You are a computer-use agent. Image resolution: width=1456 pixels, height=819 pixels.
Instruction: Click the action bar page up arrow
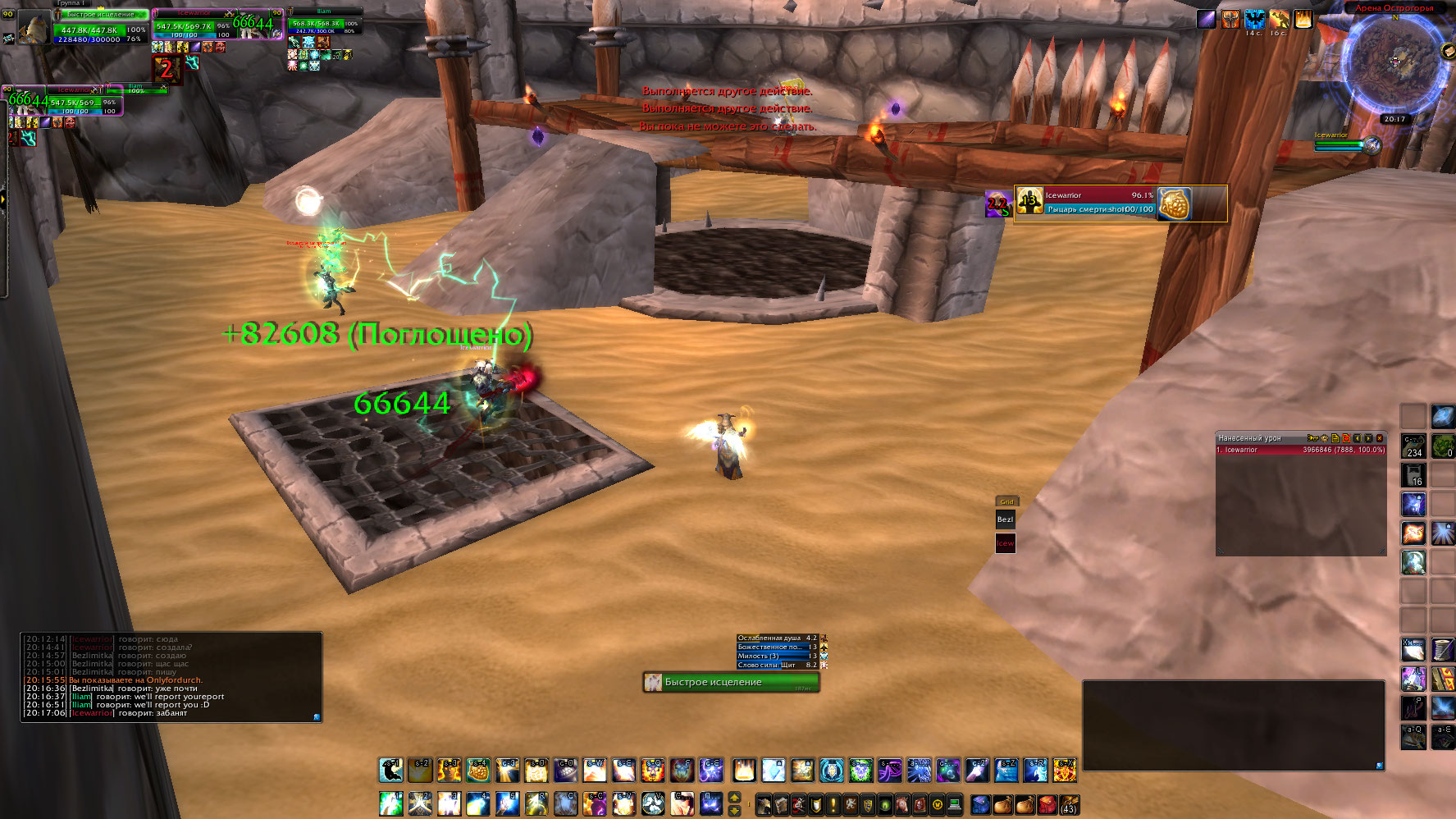(x=734, y=798)
